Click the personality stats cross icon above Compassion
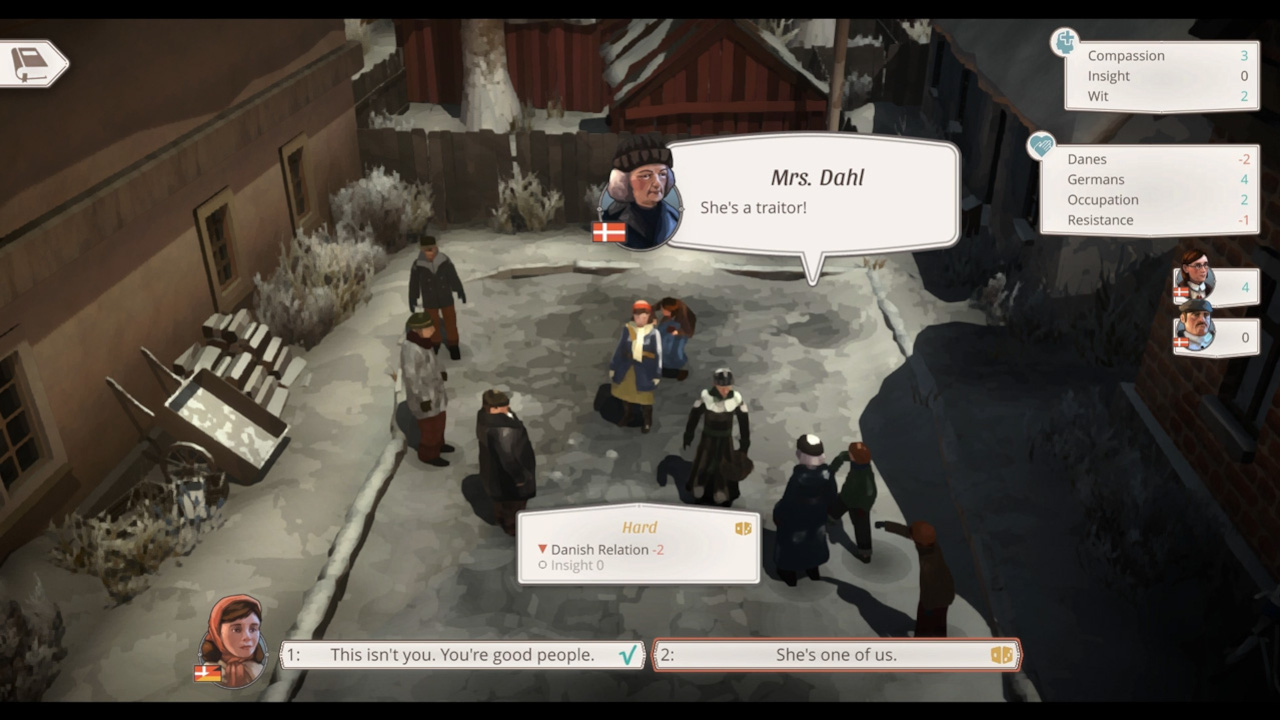This screenshot has height=720, width=1280. click(1063, 42)
